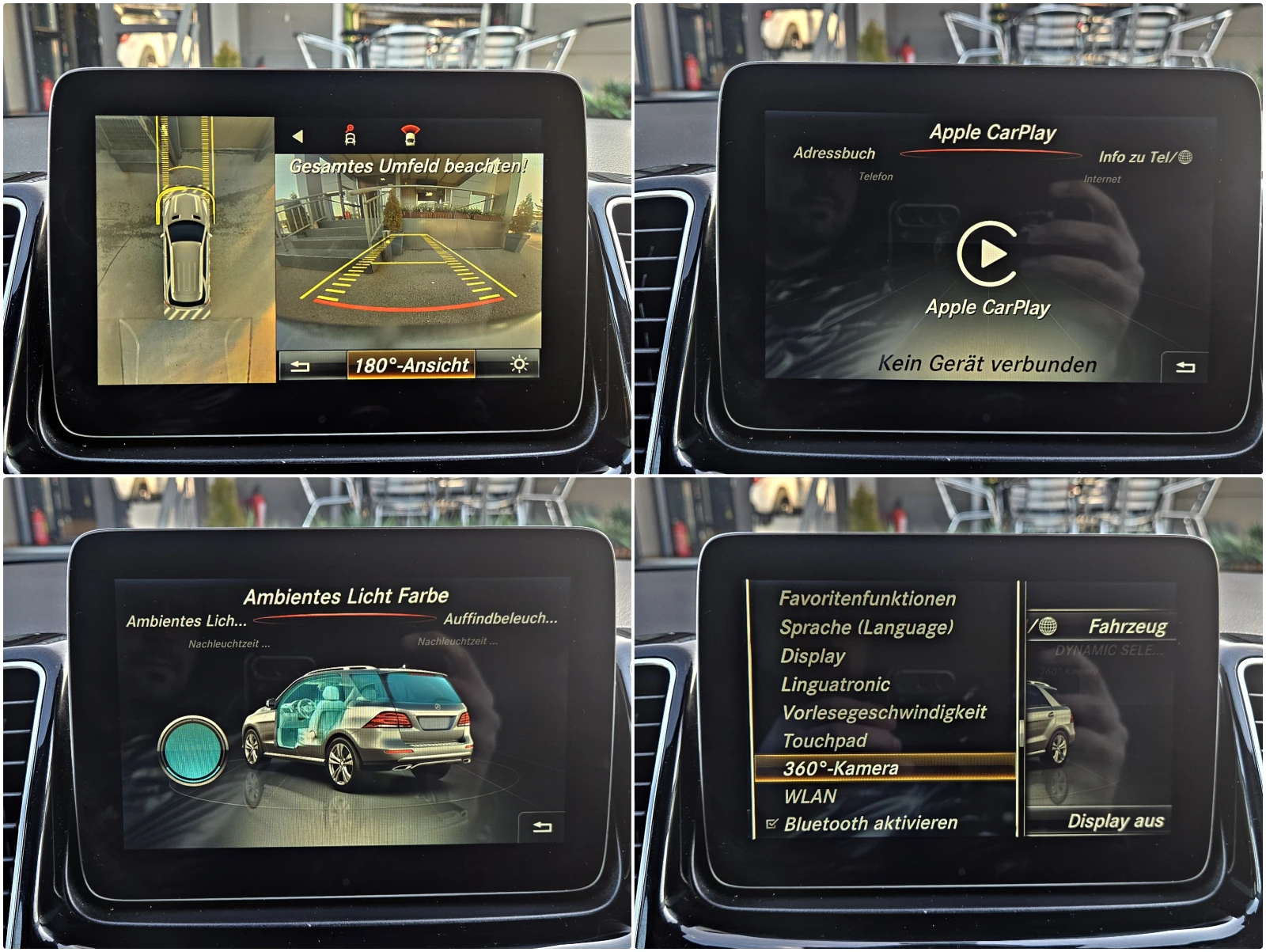Screen dimensions: 1266x952
Task: Select Touchpad from the Fahrzeug settings list
Action: (x=824, y=740)
